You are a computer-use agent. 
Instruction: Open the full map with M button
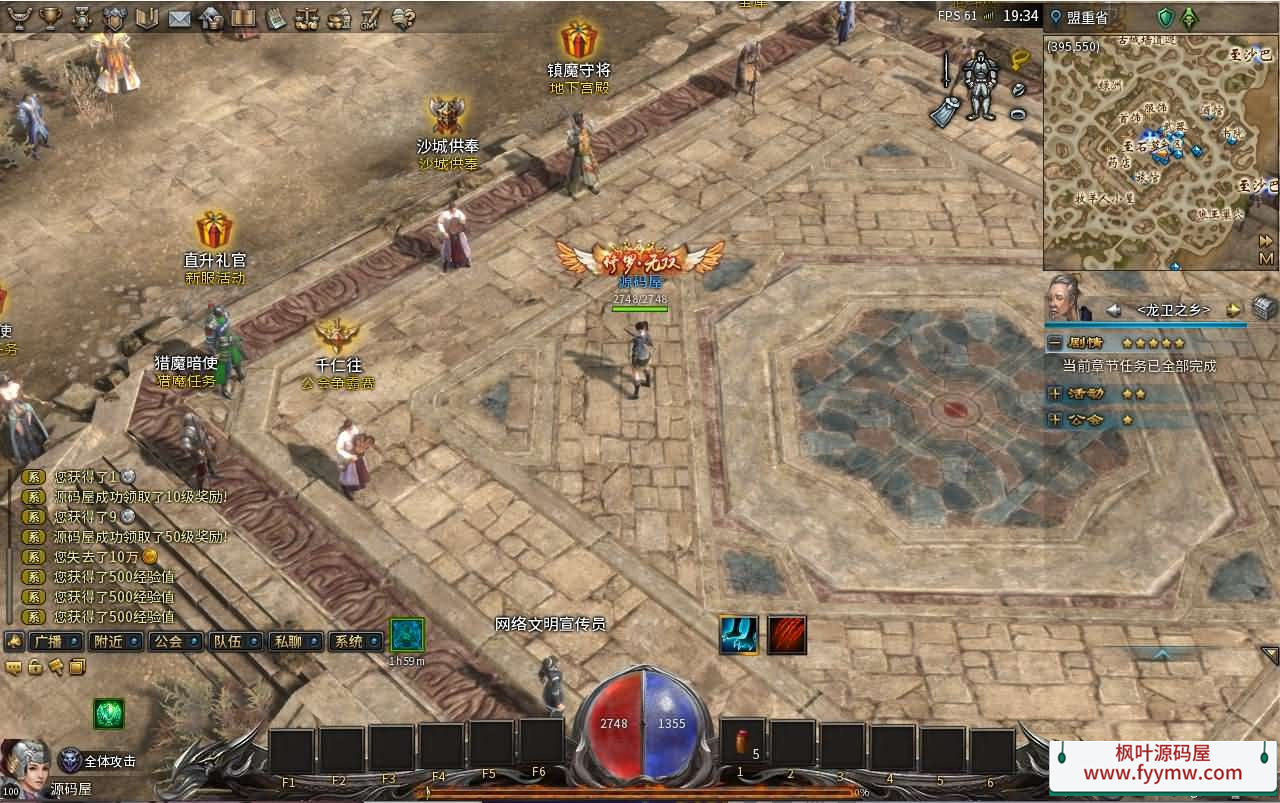tap(1266, 259)
